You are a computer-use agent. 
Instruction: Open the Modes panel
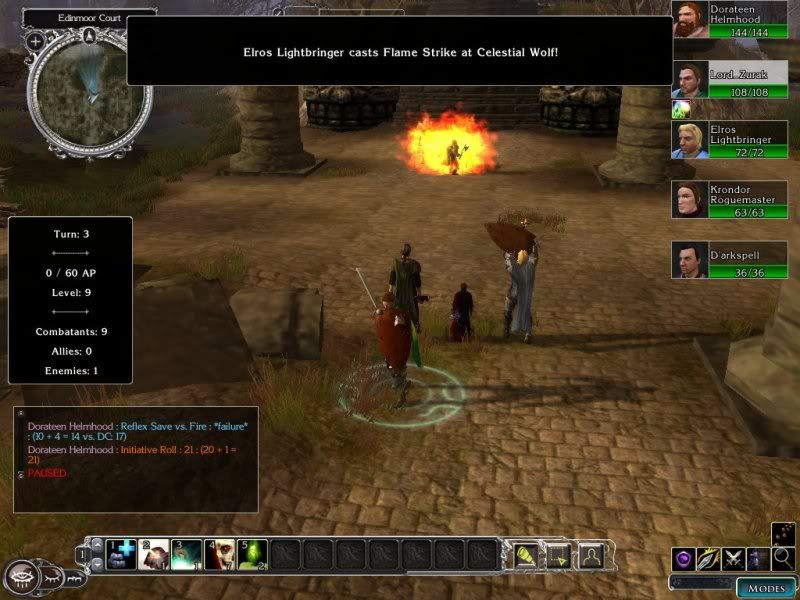coord(766,587)
